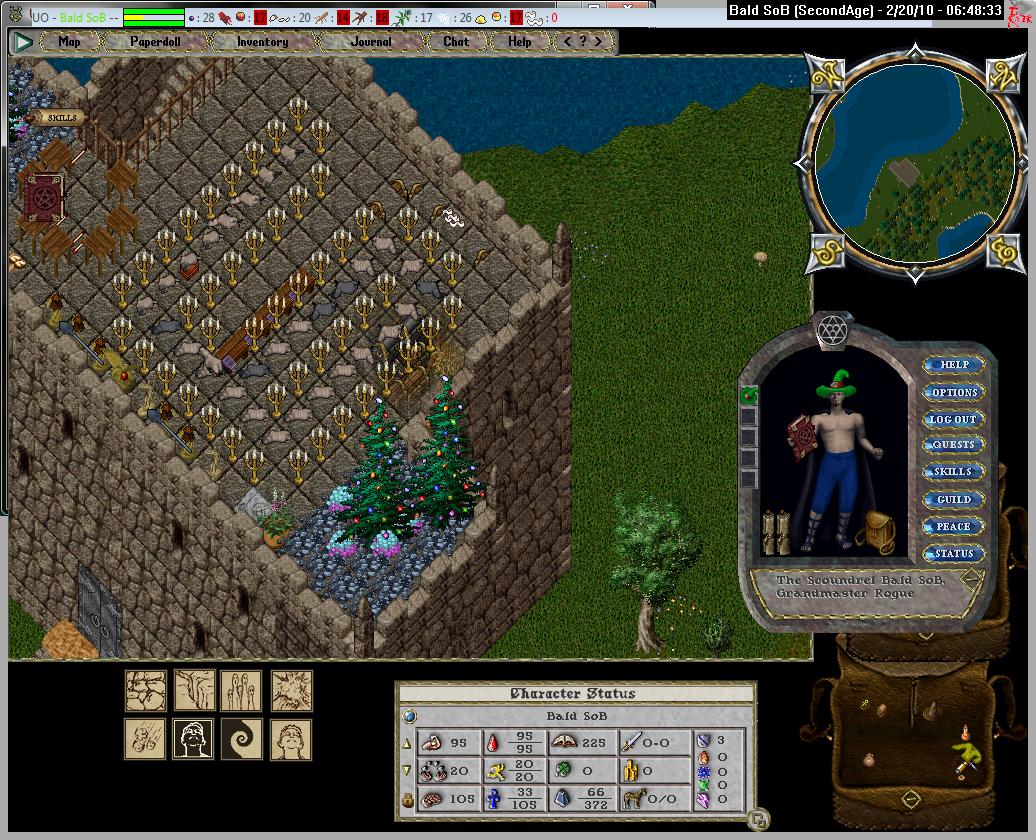Show the STATUS button's character stats
This screenshot has width=1036, height=840.
(x=953, y=553)
